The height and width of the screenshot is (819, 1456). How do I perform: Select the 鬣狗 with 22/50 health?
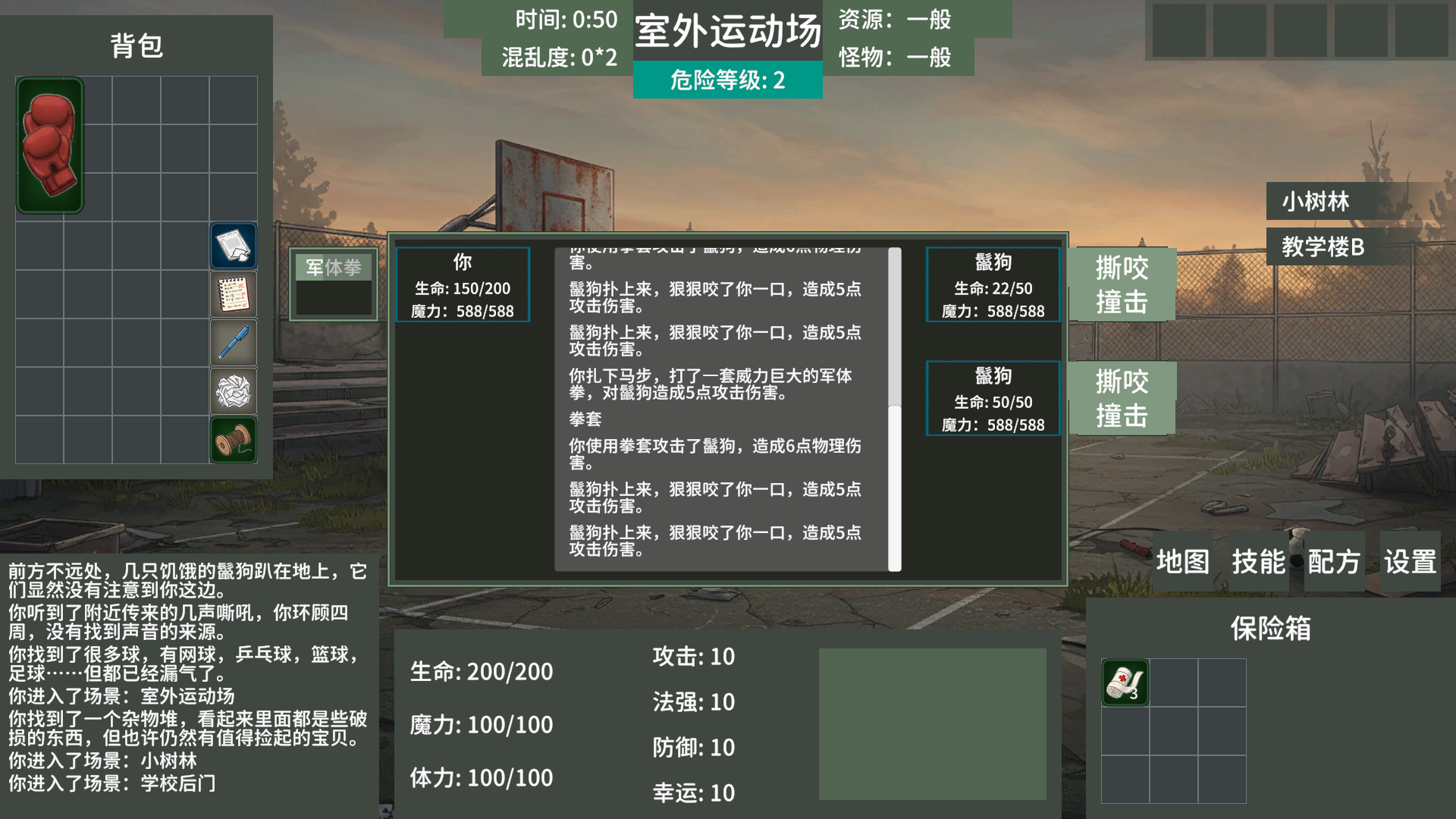coord(992,285)
